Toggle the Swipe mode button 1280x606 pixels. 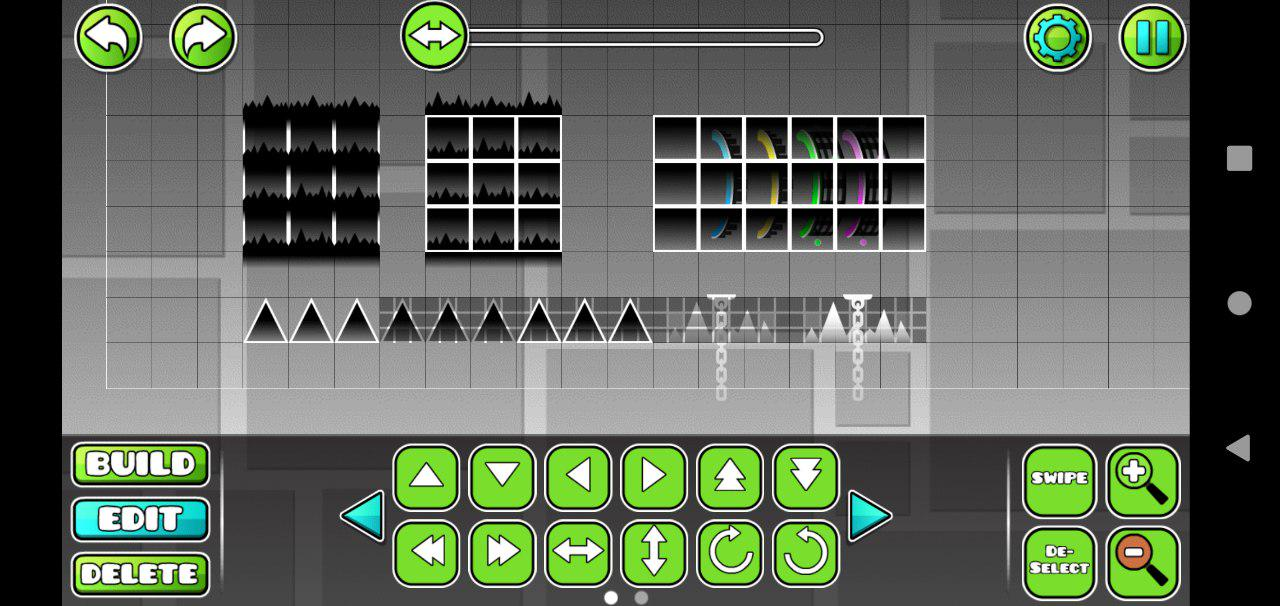(x=1060, y=479)
